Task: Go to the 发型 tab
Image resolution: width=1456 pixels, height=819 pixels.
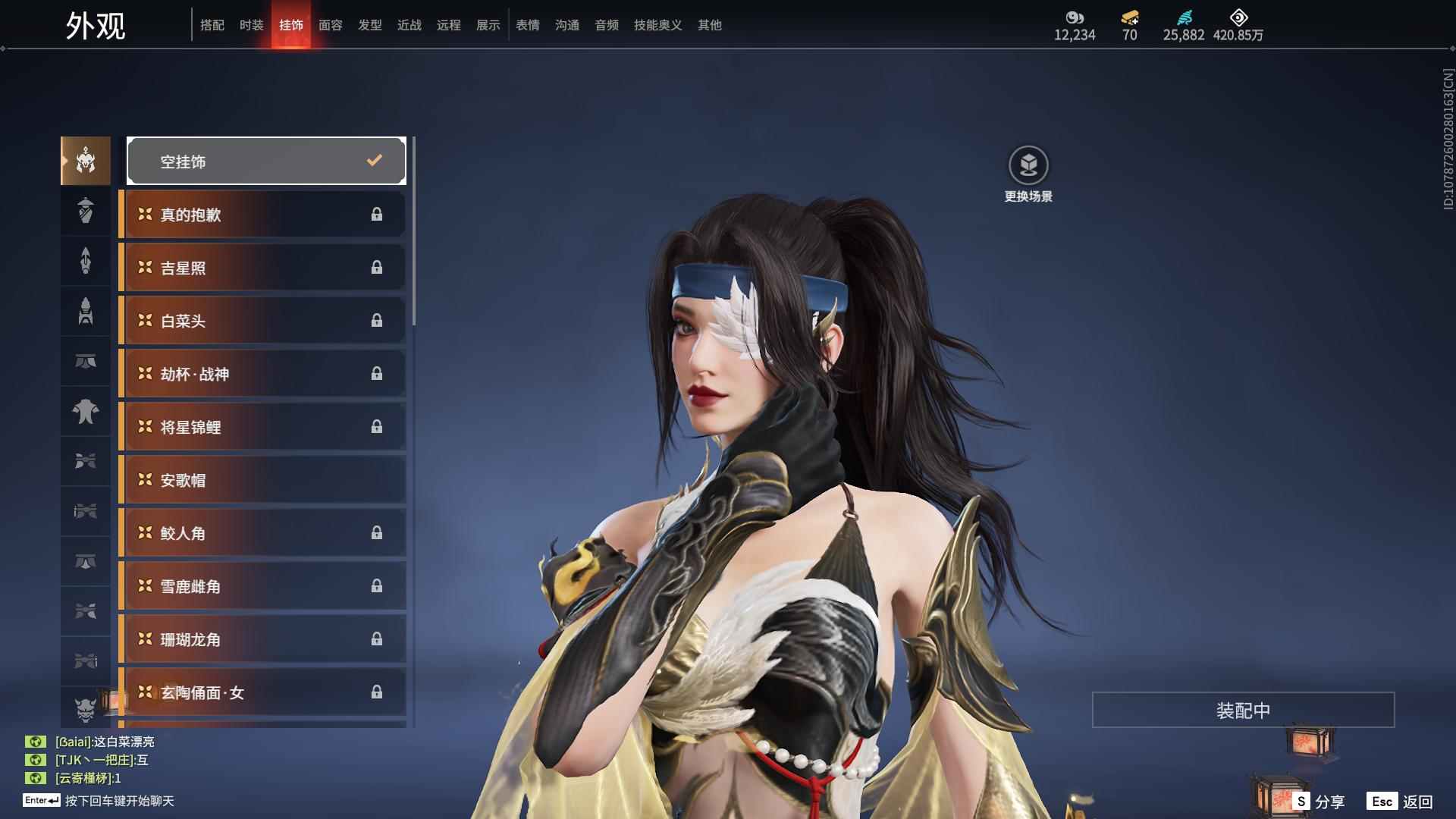Action: tap(370, 25)
